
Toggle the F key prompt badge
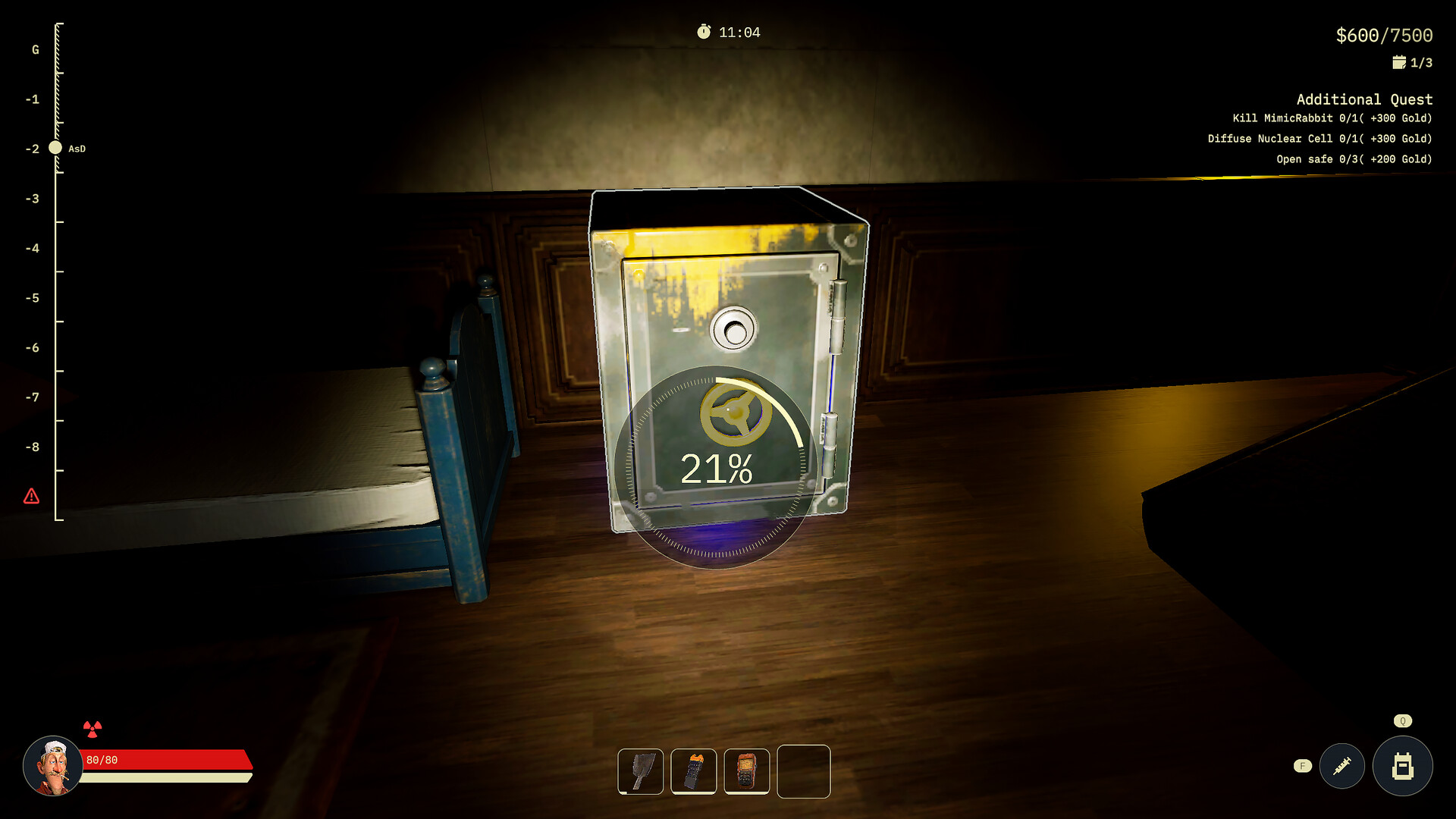[1303, 766]
